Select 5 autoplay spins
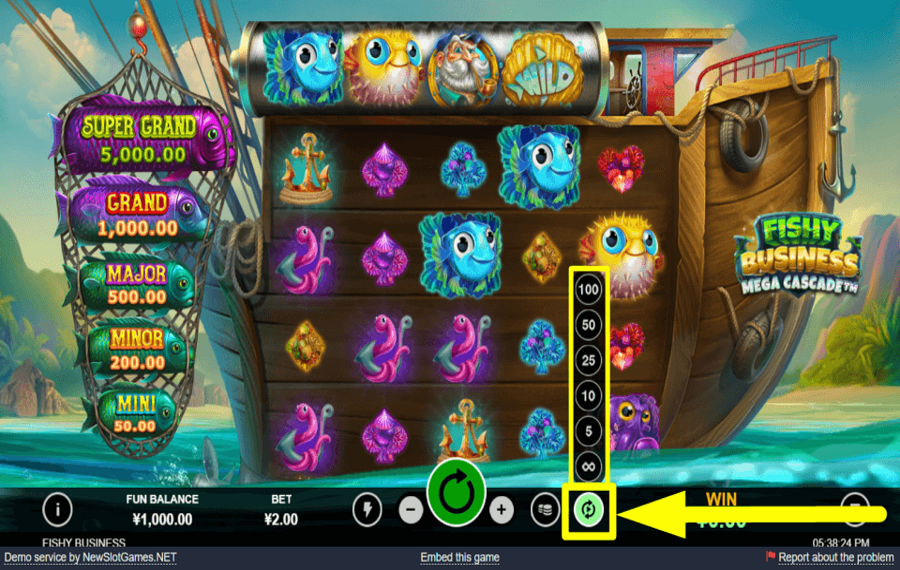The height and width of the screenshot is (570, 900). click(x=590, y=432)
